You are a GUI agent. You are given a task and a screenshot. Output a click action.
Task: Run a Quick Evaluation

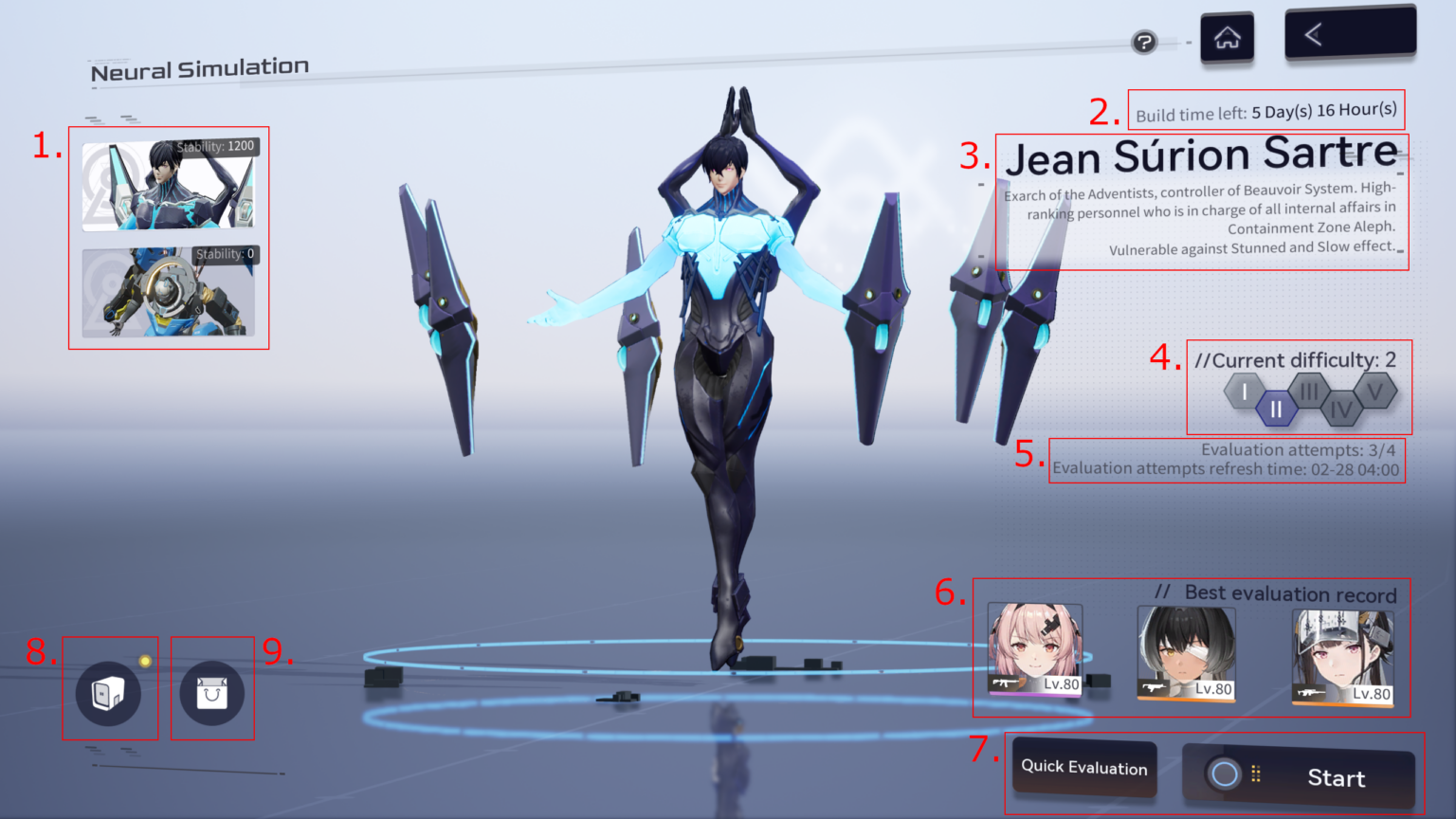point(1083,768)
